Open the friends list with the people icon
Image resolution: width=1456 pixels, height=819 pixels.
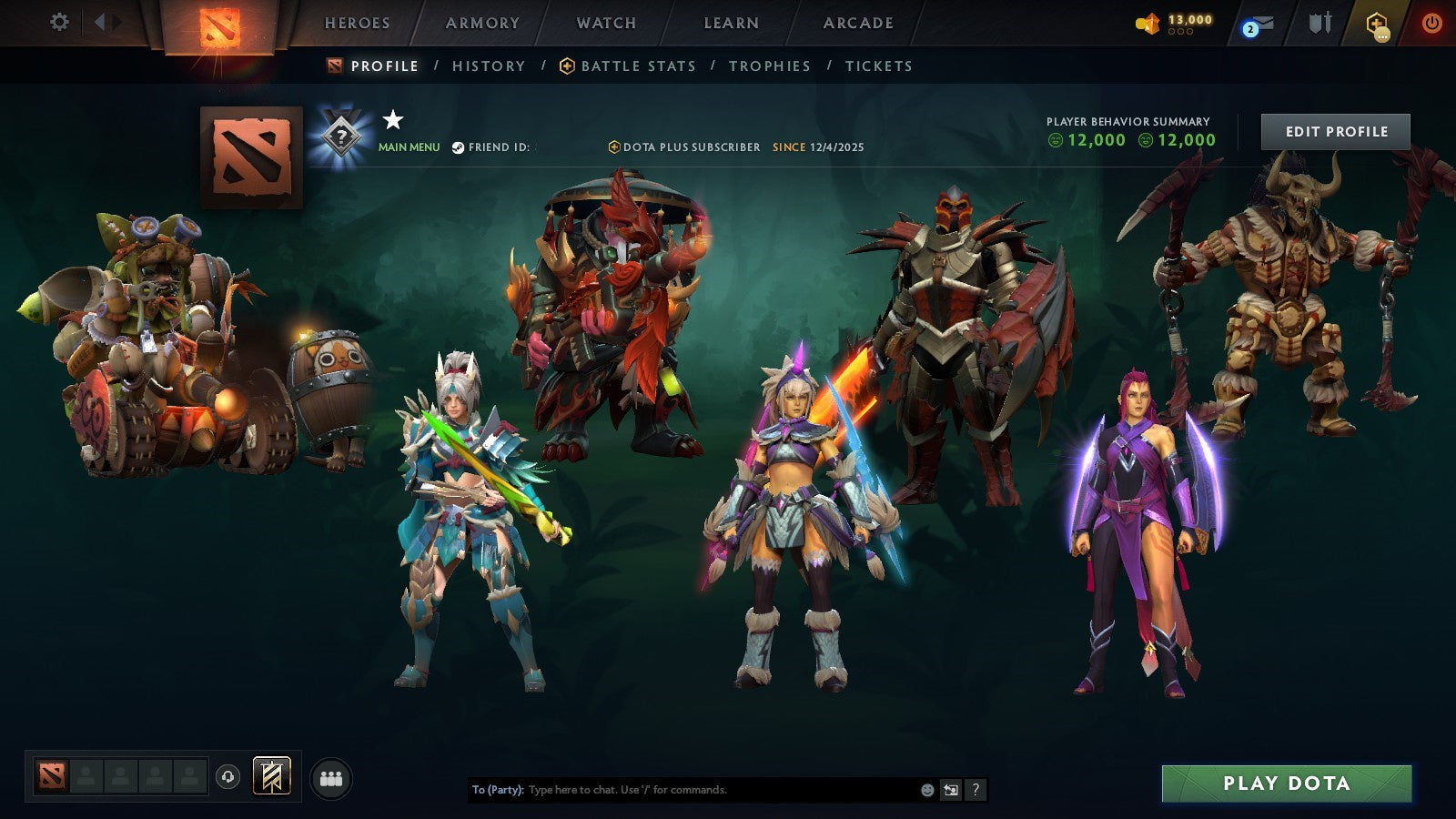331,775
